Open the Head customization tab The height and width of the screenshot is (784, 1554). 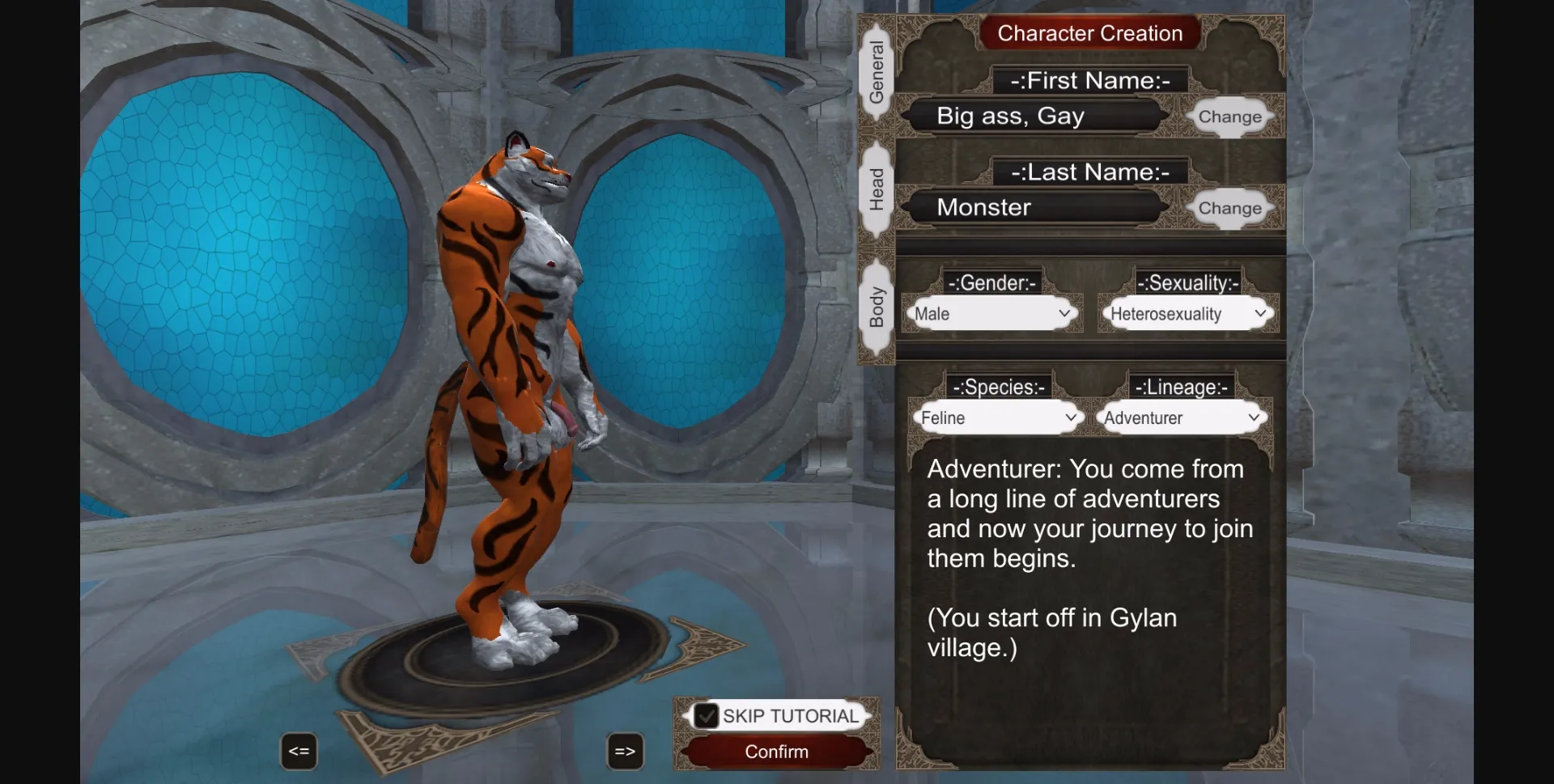pos(877,189)
